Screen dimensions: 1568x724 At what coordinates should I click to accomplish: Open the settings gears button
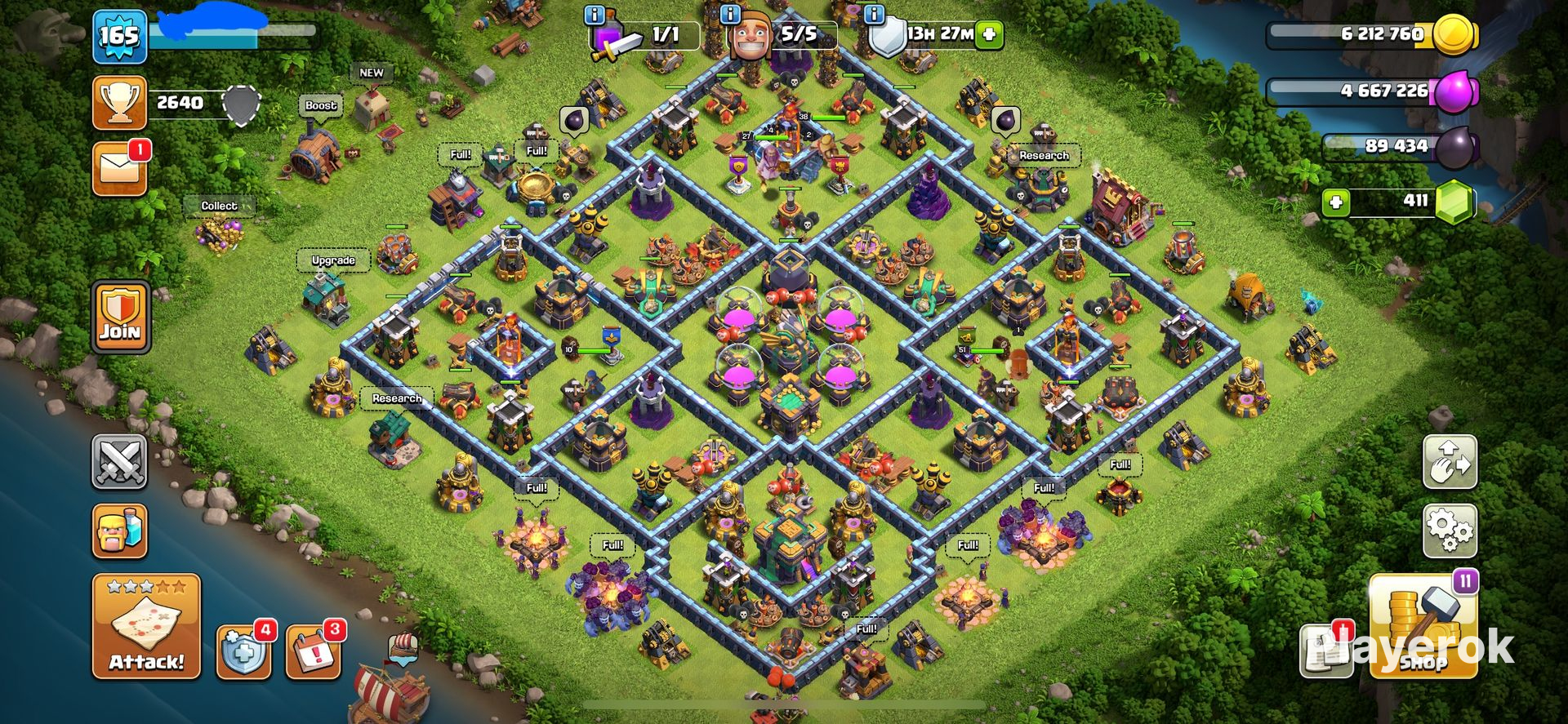[x=1450, y=531]
